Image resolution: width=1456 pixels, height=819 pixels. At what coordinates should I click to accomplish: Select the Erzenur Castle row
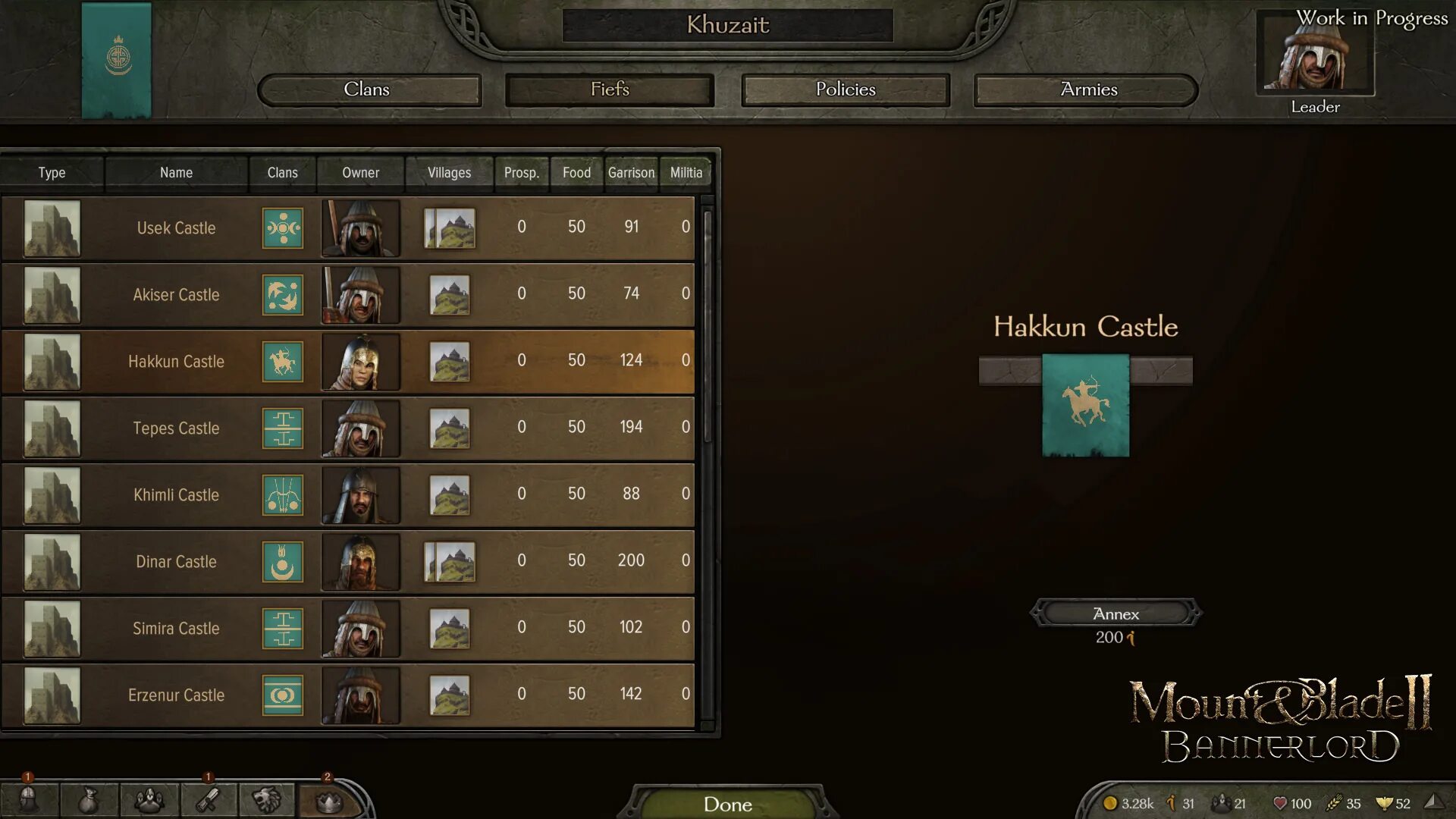pos(176,695)
